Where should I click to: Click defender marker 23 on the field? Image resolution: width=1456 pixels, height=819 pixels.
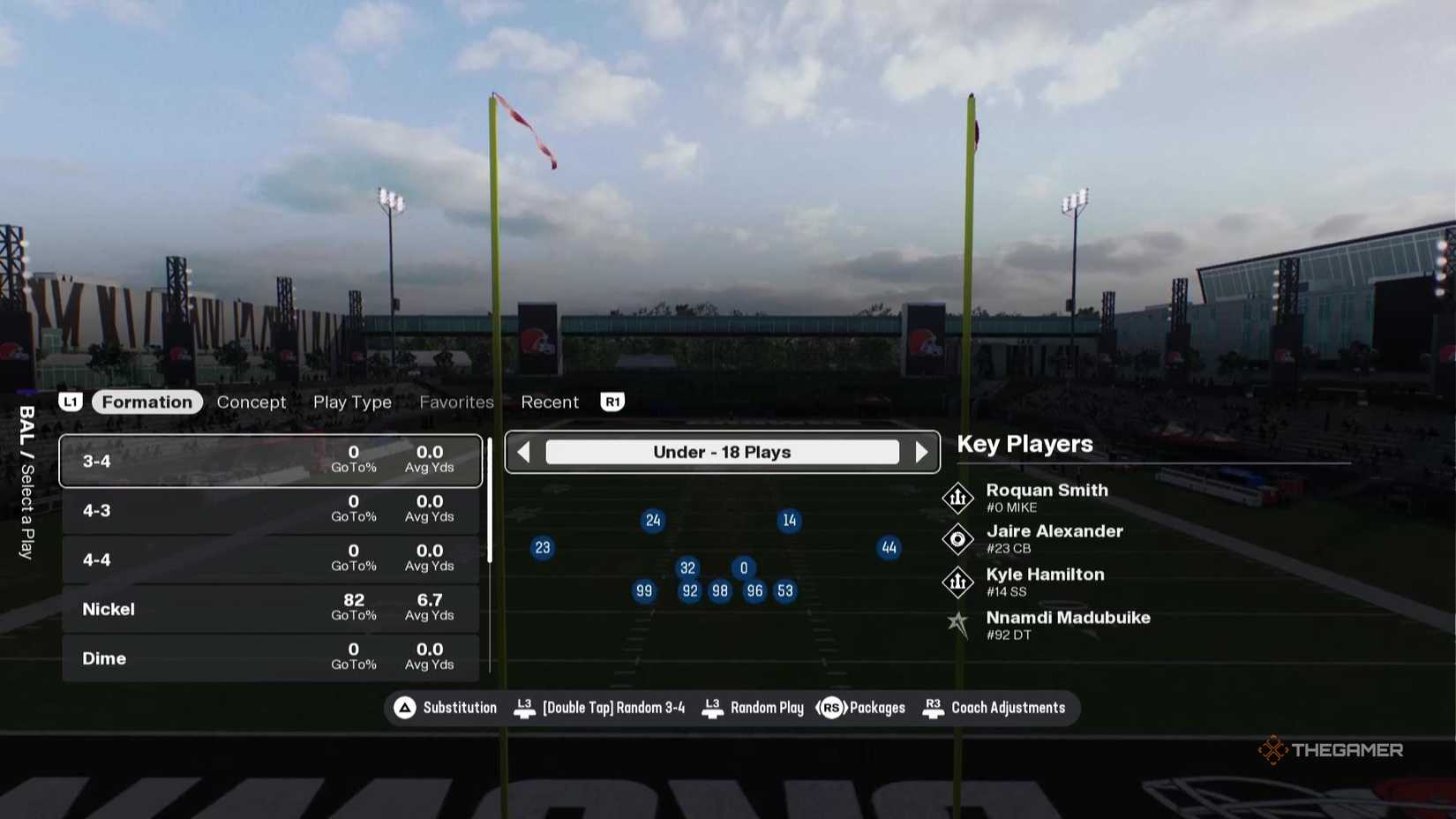542,547
